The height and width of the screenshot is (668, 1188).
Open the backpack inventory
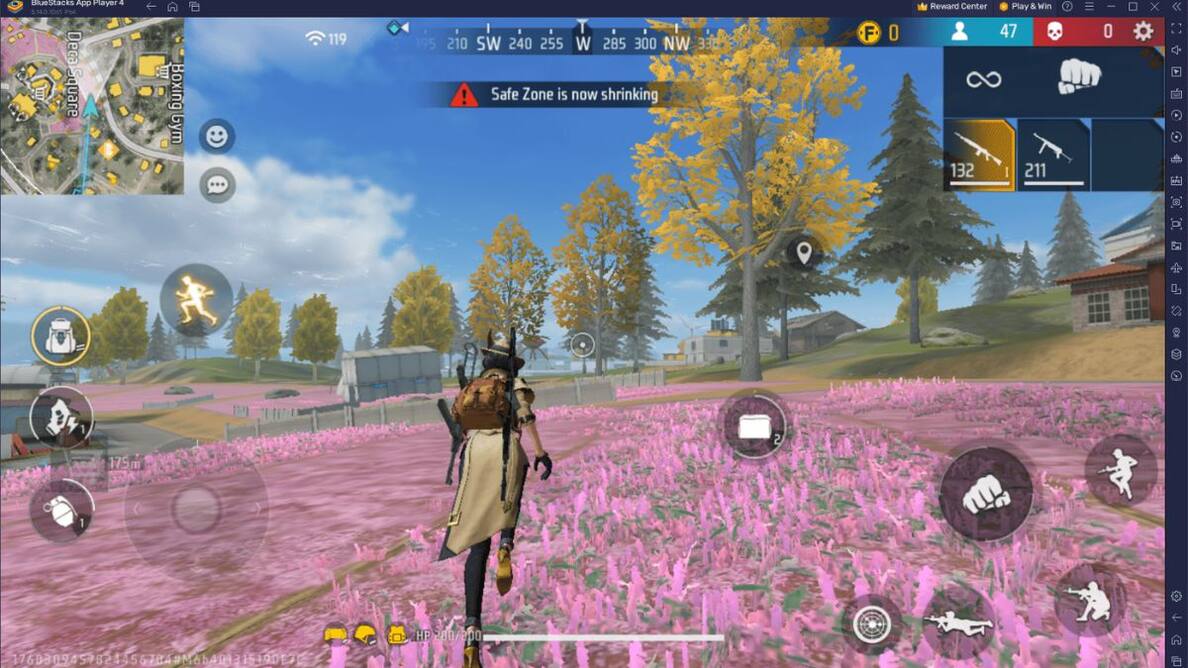[x=61, y=337]
